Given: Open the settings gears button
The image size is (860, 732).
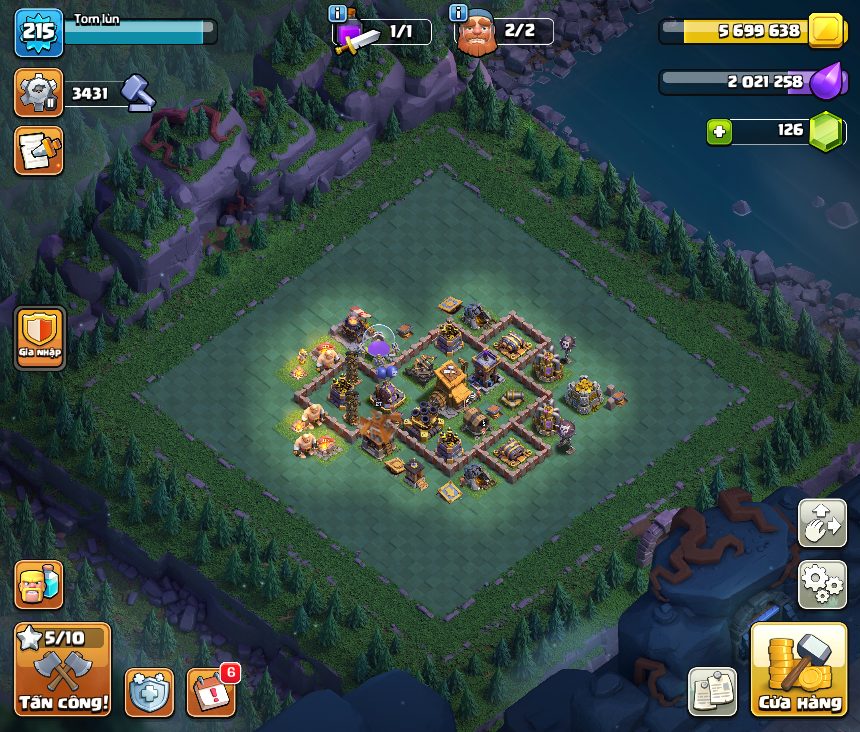Looking at the screenshot, I should click(x=822, y=584).
